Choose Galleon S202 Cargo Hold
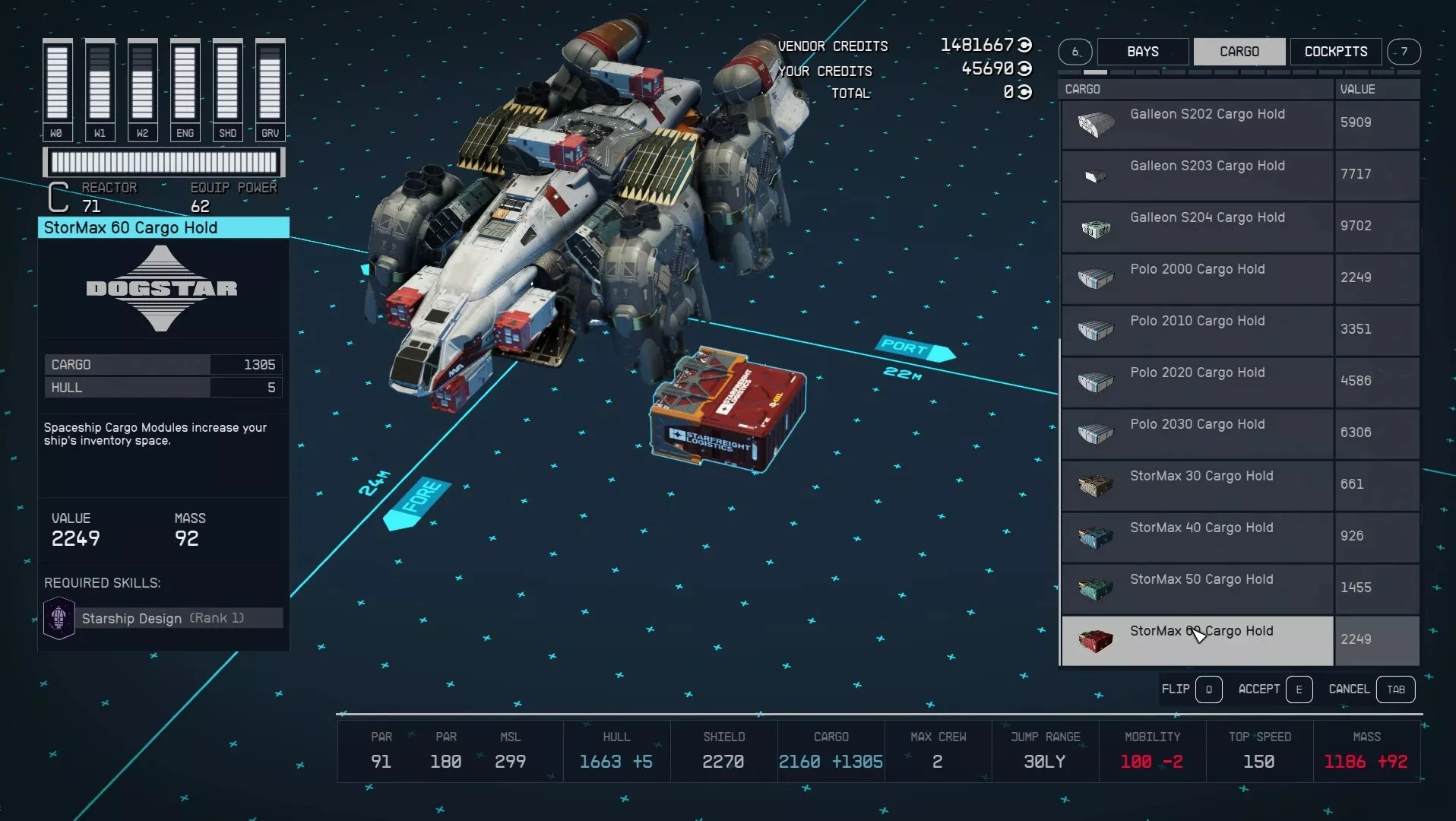Screen dimensions: 1456x821 pyautogui.click(x=1207, y=123)
